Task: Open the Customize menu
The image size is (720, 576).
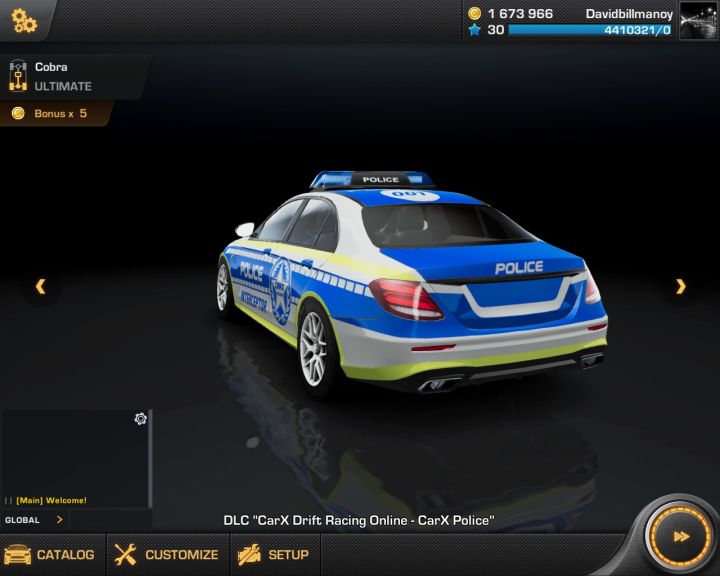Action: click(x=166, y=554)
